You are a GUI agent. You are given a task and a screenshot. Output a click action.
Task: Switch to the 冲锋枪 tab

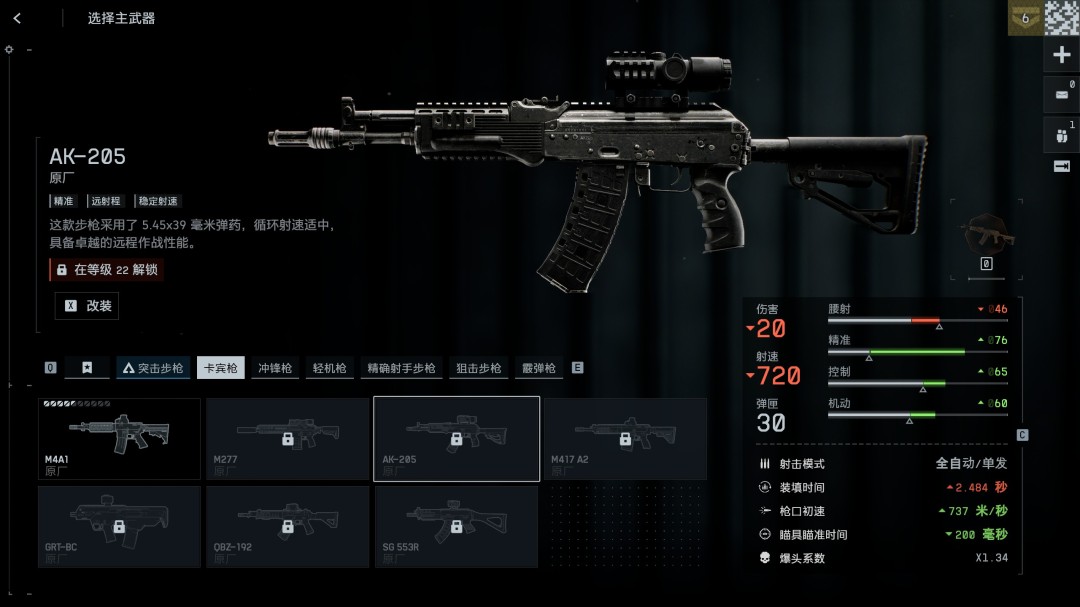pyautogui.click(x=275, y=368)
